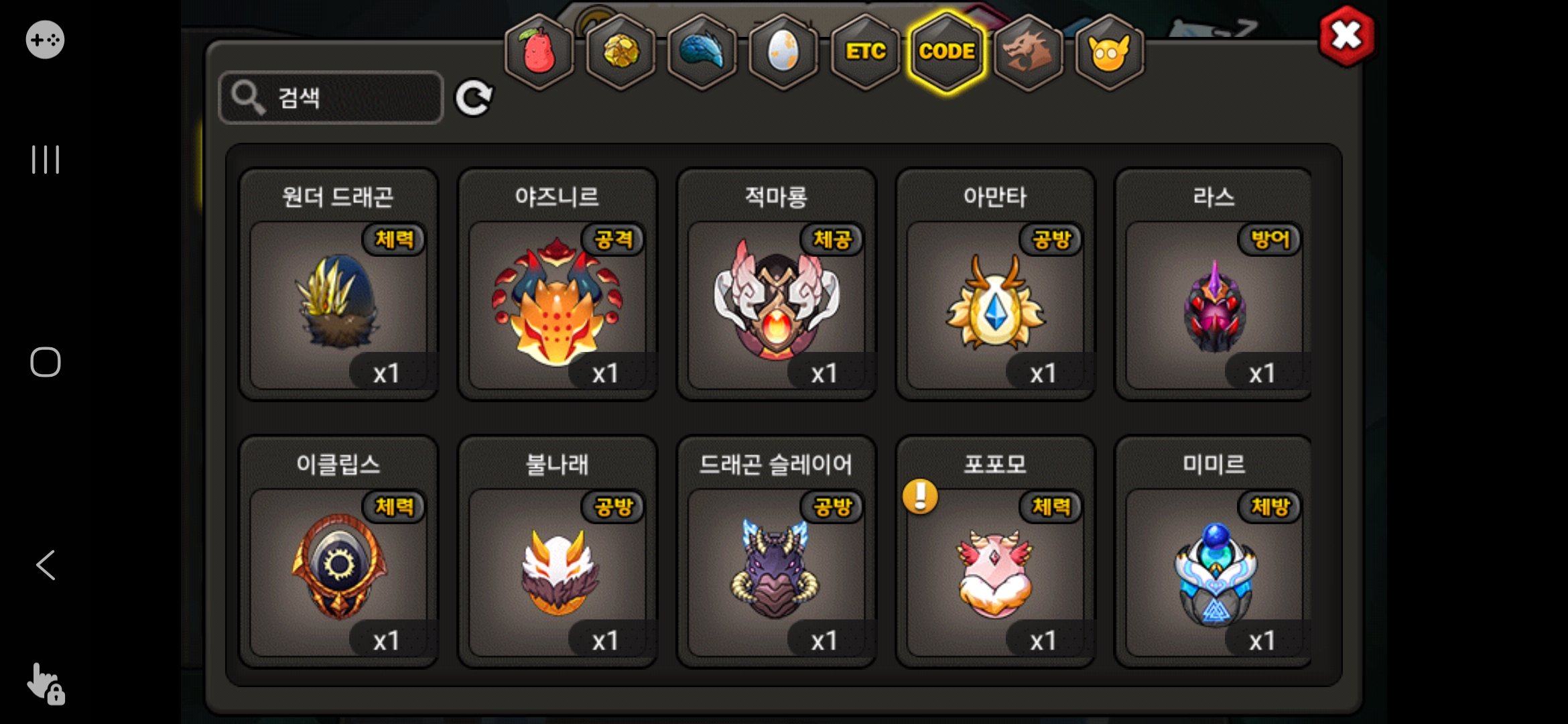Choose the yellow horned creature tab

(1110, 52)
